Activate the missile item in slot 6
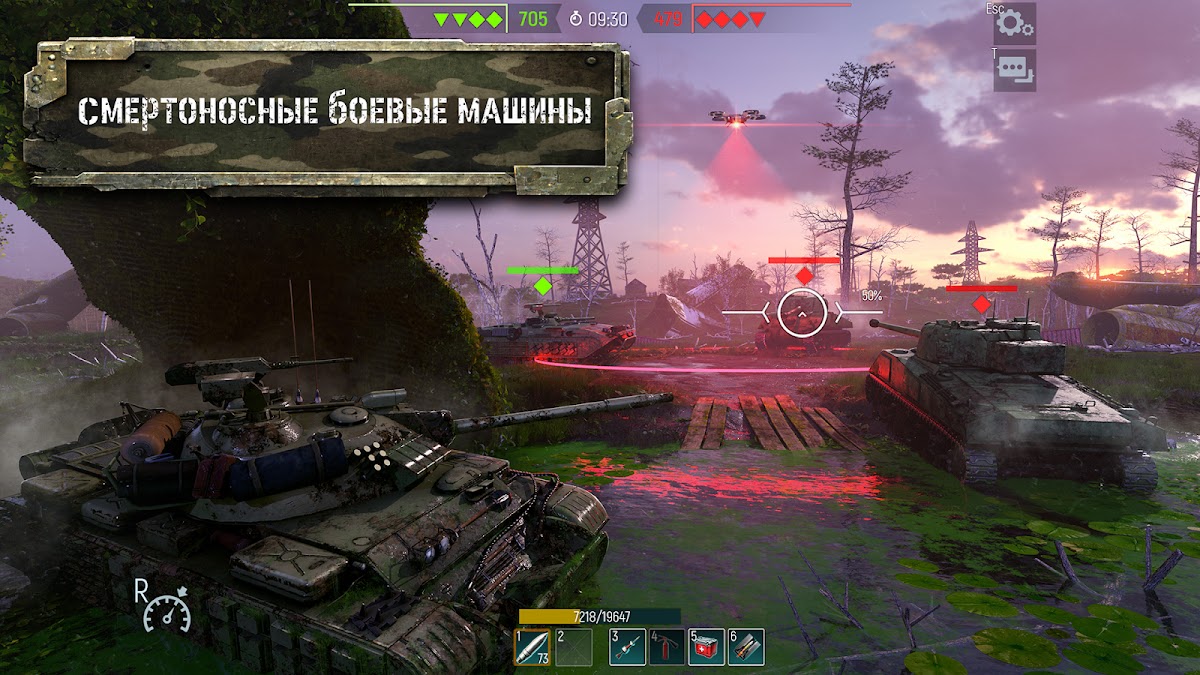This screenshot has height=675, width=1200. [746, 647]
